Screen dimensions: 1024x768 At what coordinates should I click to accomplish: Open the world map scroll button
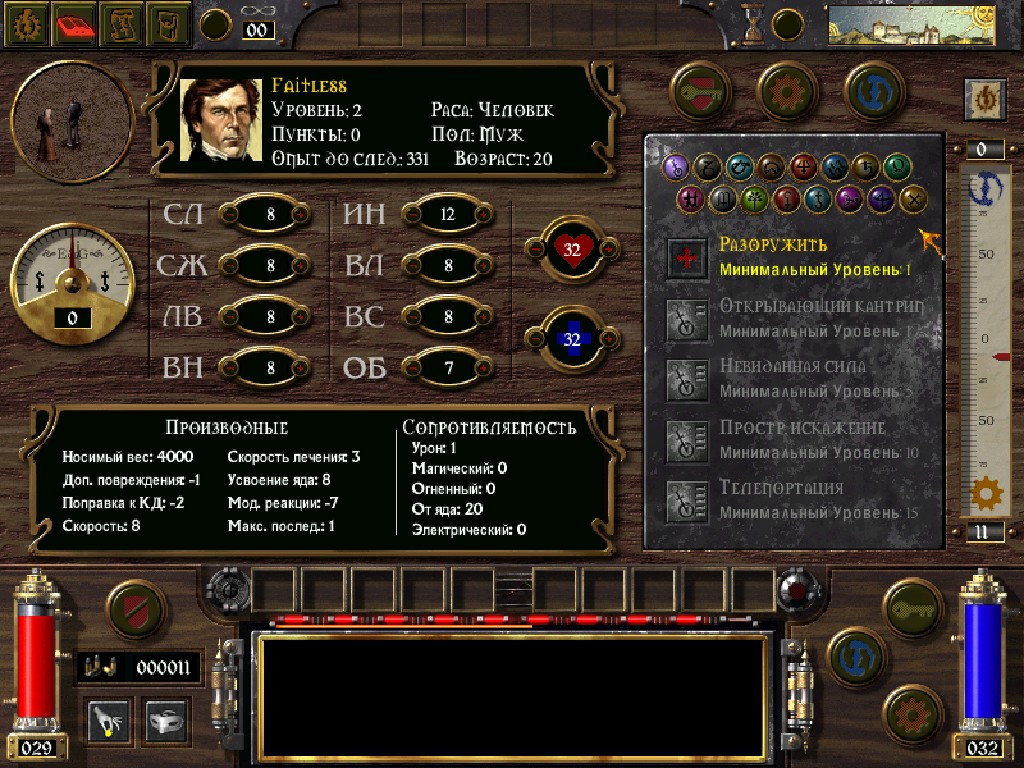[122, 24]
